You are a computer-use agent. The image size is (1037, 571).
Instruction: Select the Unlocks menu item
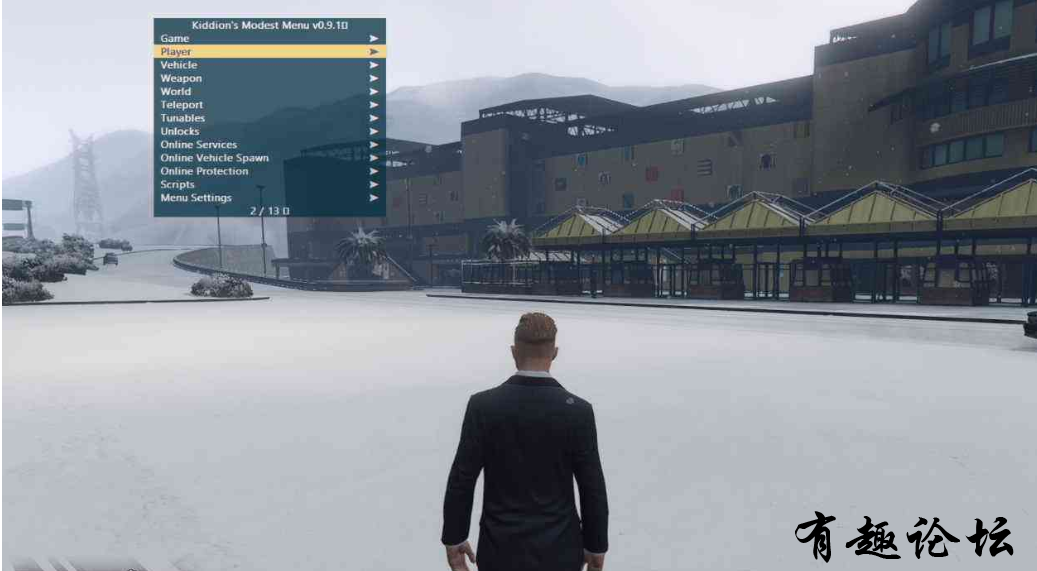pyautogui.click(x=180, y=131)
